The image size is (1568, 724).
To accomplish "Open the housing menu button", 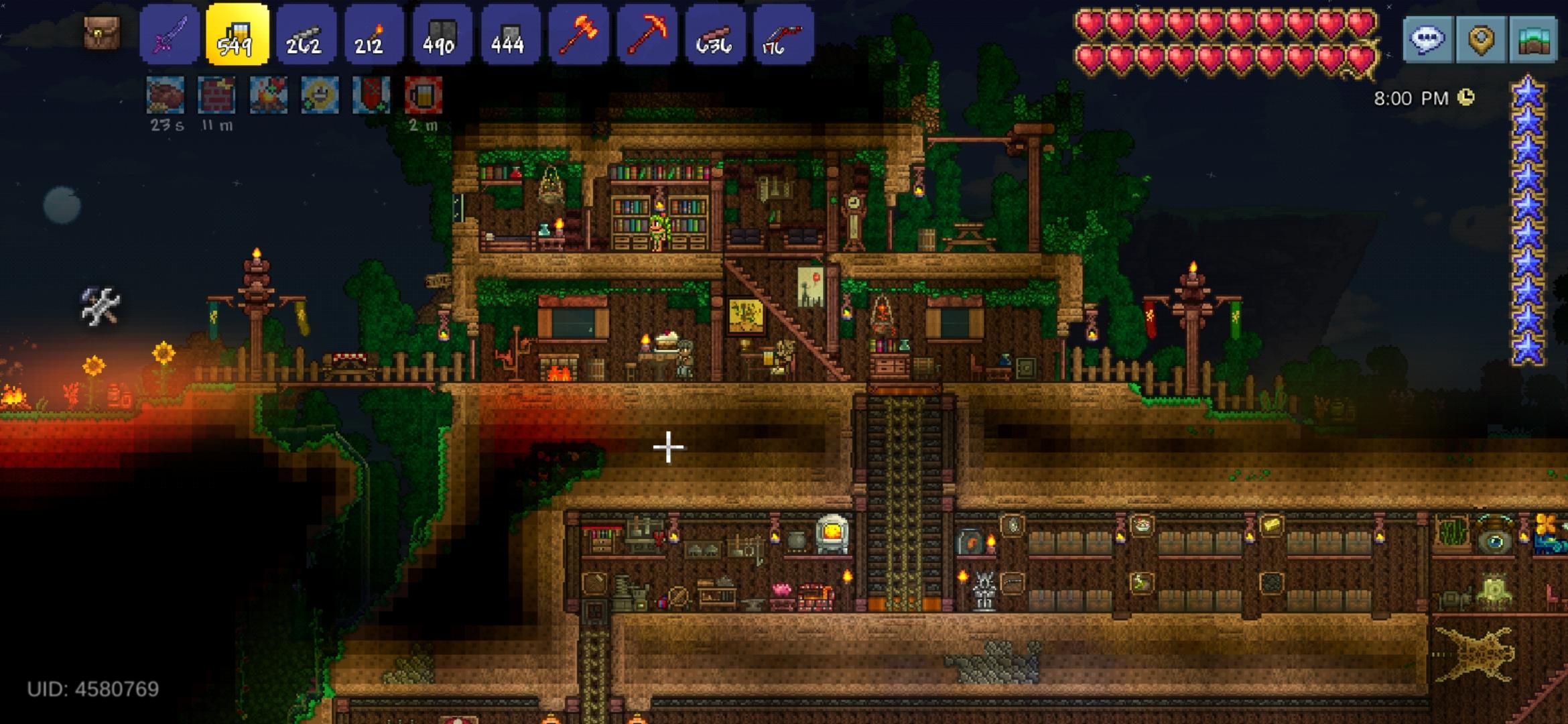I will [x=1534, y=40].
